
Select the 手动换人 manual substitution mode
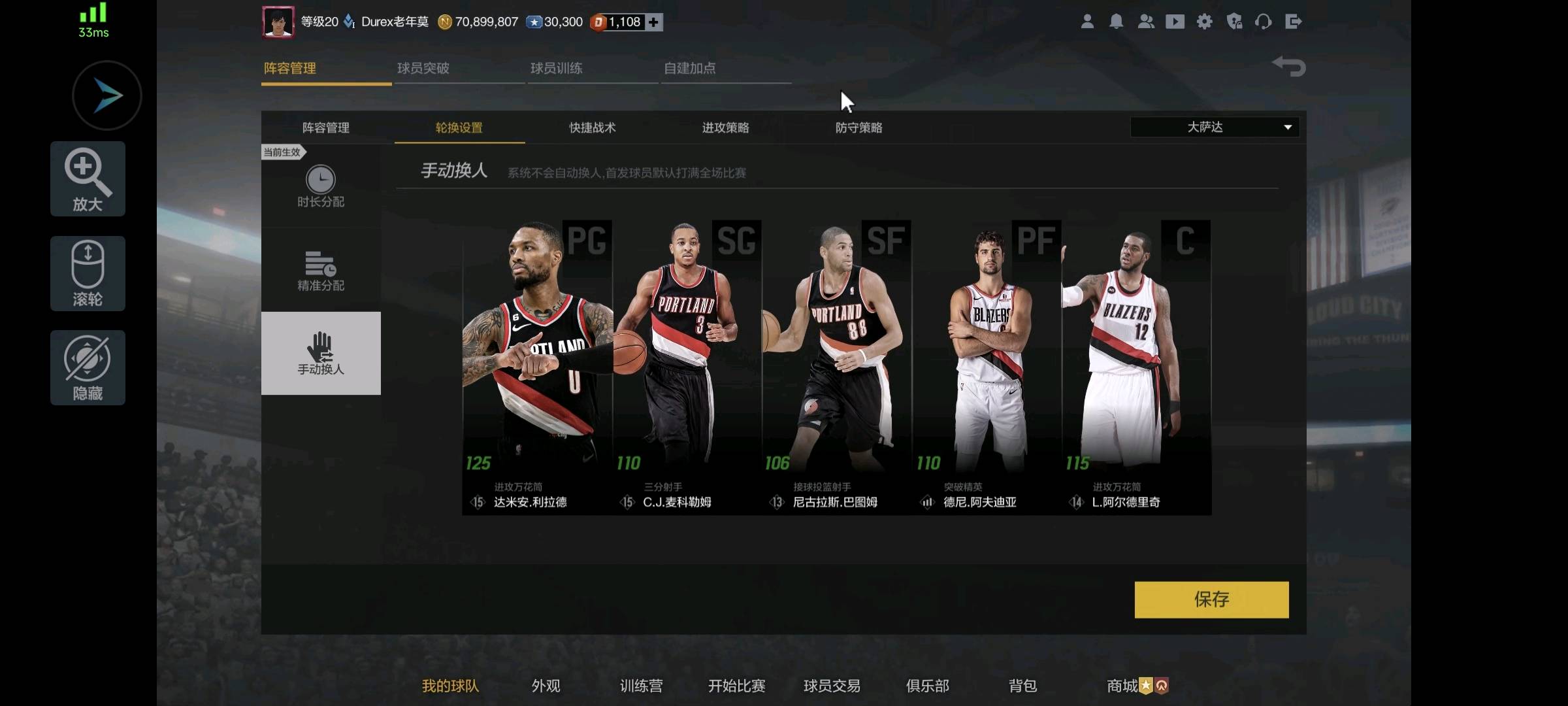pos(321,353)
